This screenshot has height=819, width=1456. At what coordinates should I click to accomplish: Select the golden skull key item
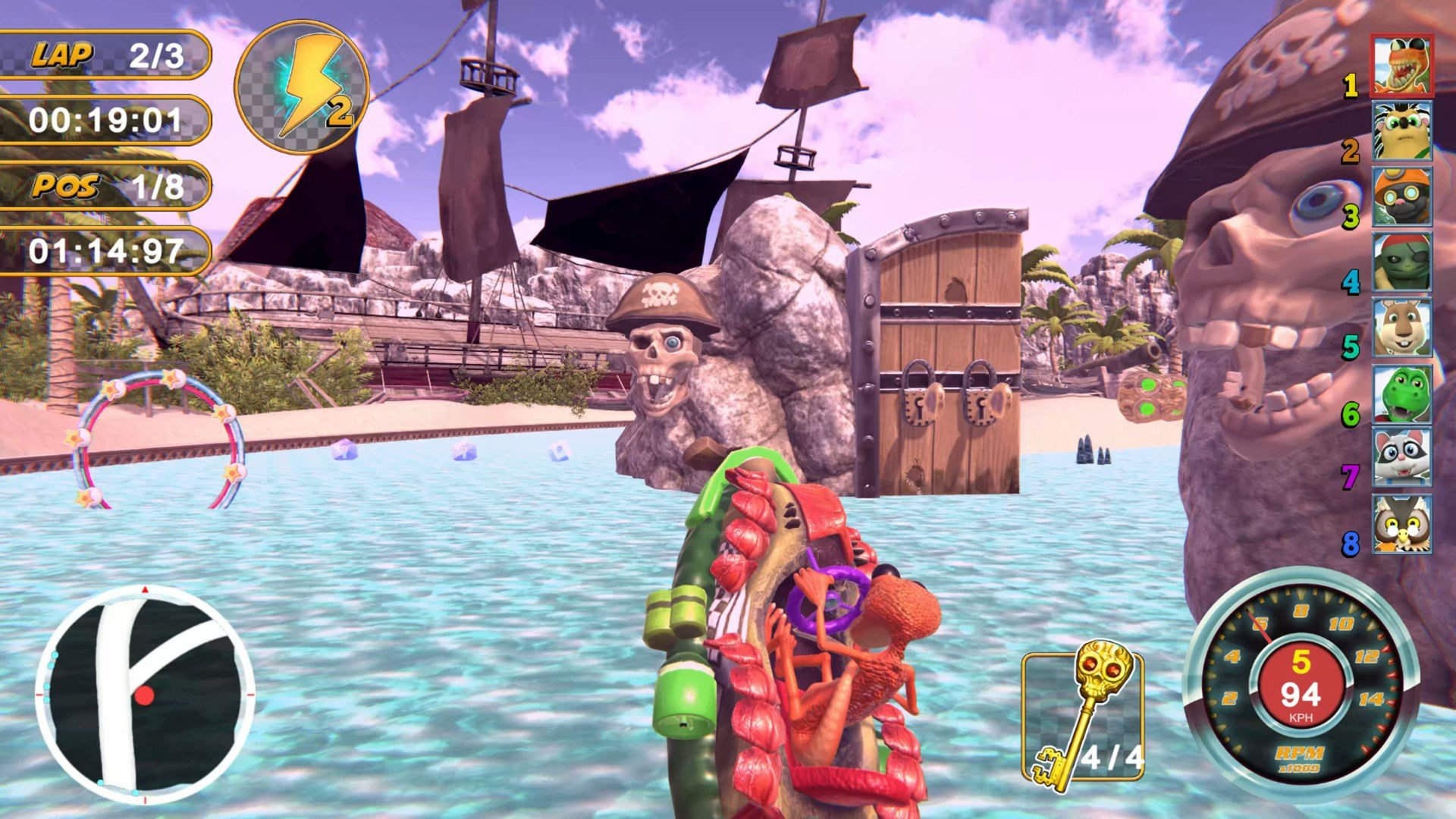click(x=1083, y=714)
